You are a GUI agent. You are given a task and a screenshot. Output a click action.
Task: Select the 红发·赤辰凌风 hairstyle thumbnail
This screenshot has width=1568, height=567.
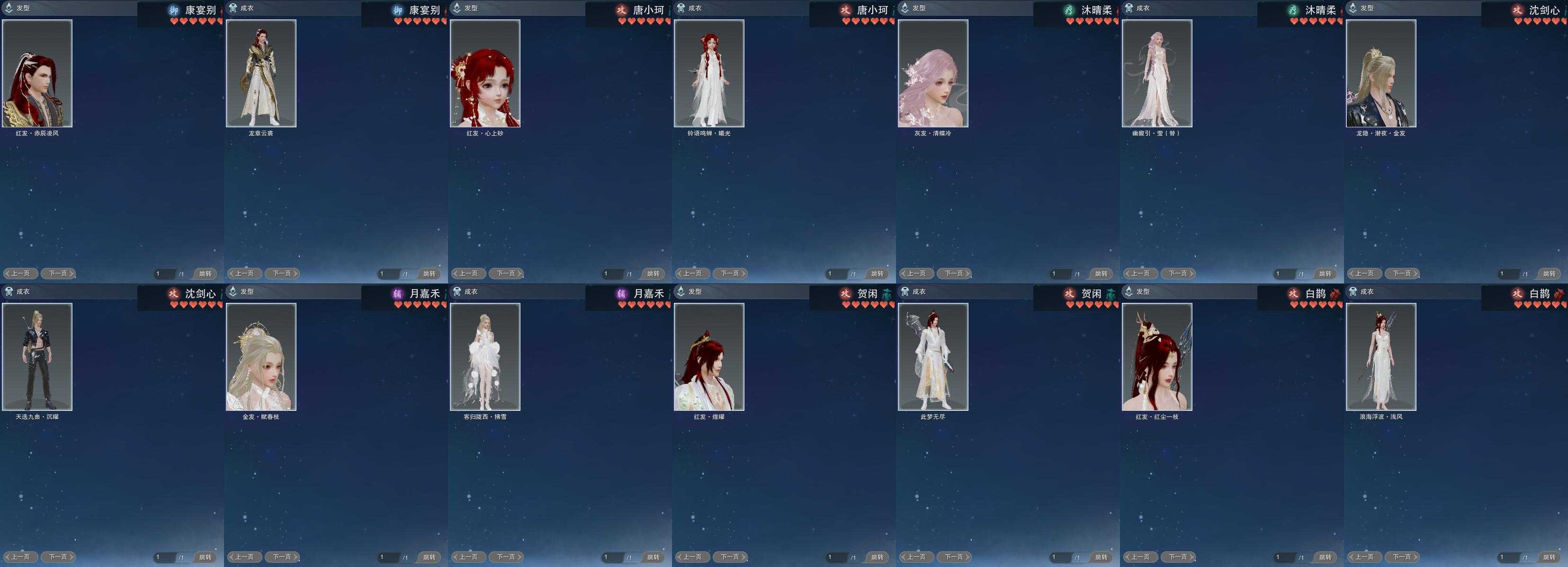click(37, 73)
